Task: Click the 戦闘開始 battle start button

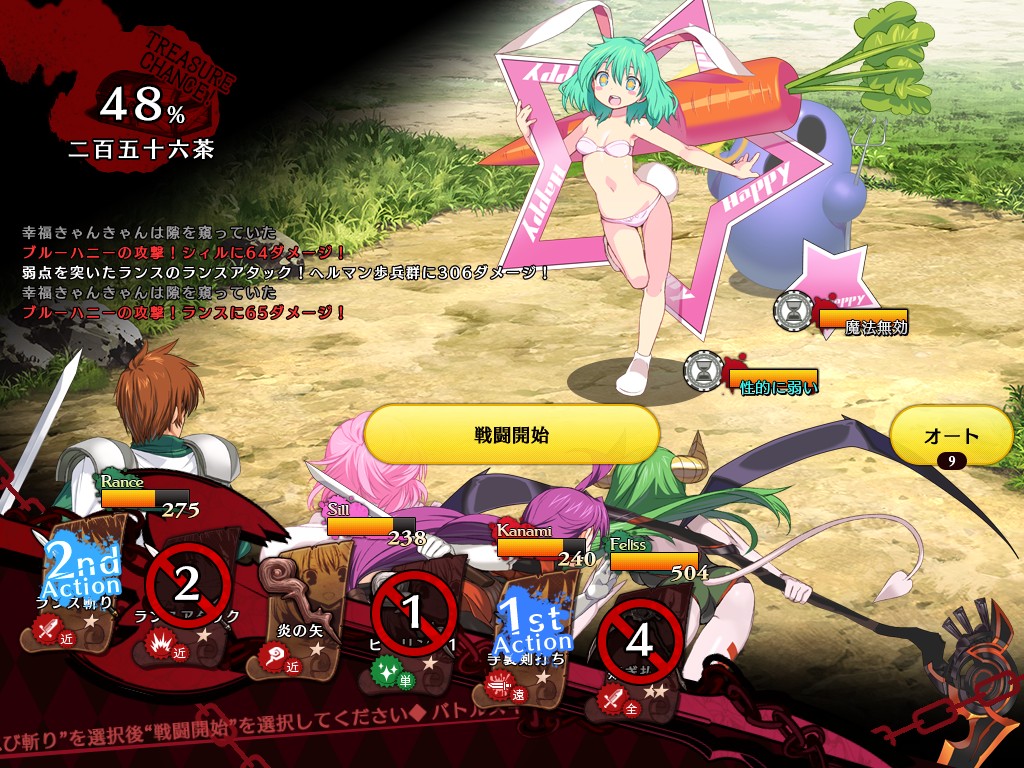Action: tap(511, 435)
